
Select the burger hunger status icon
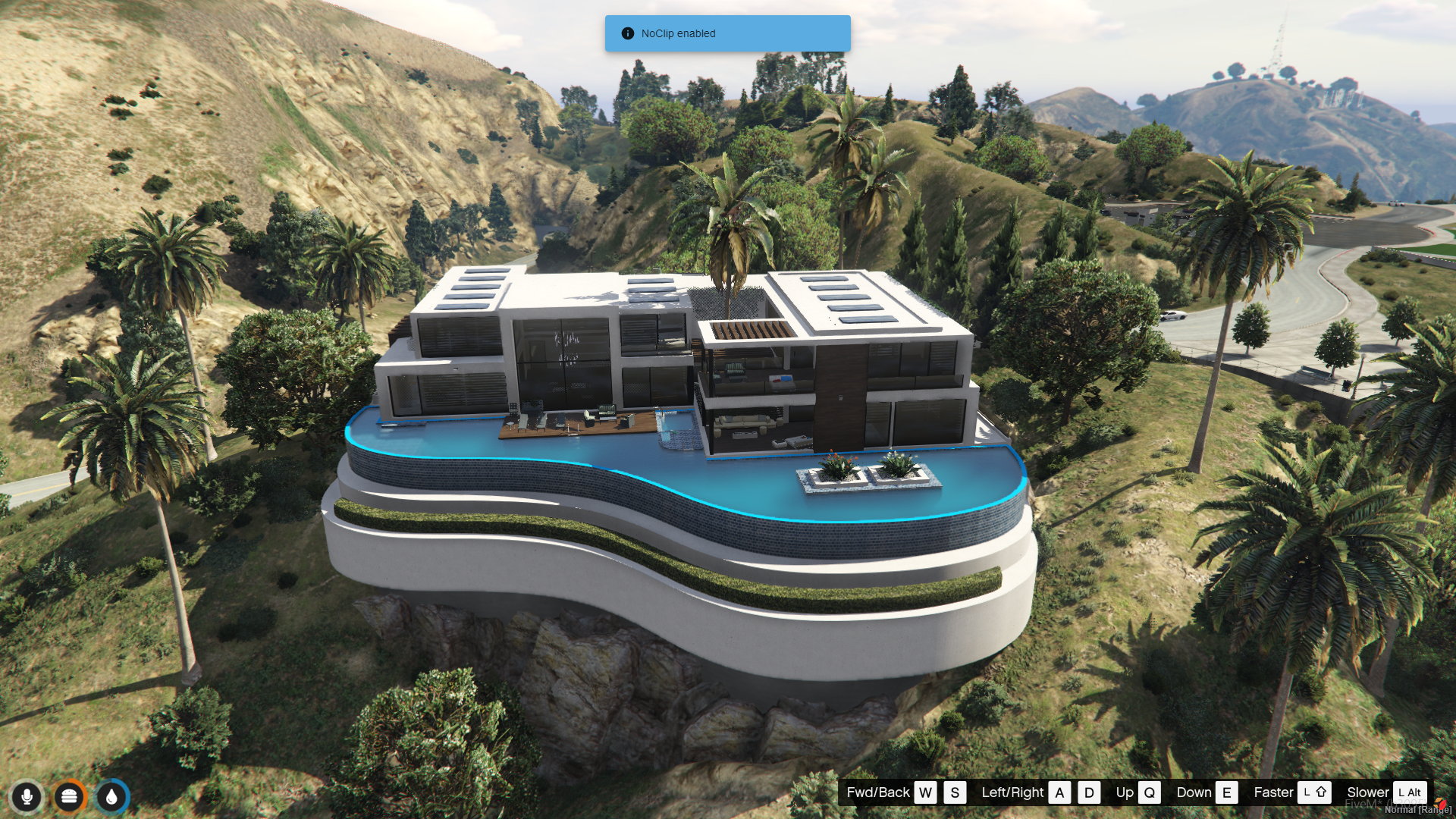pos(69,796)
